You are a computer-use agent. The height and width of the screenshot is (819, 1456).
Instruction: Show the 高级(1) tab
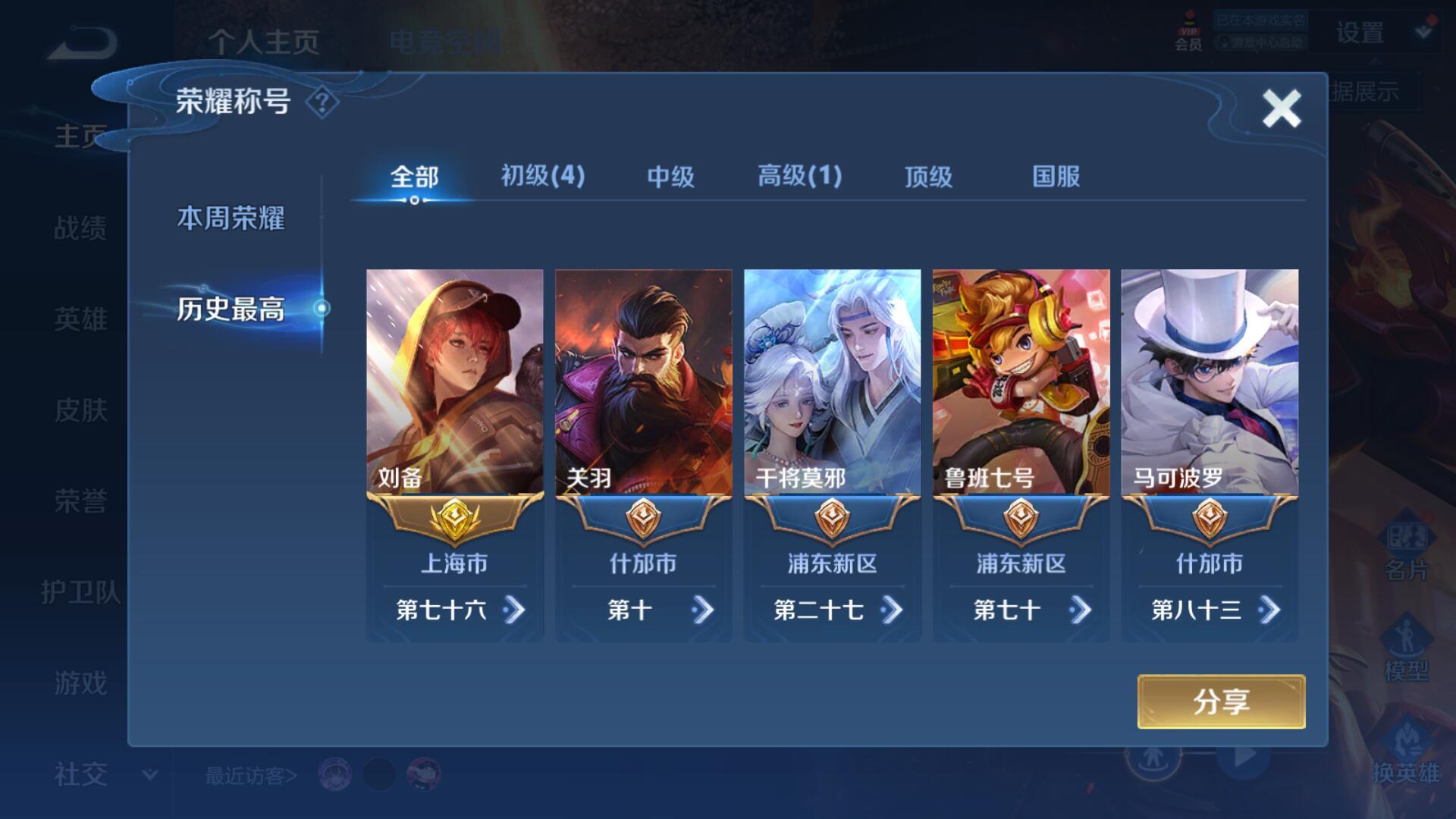point(799,177)
